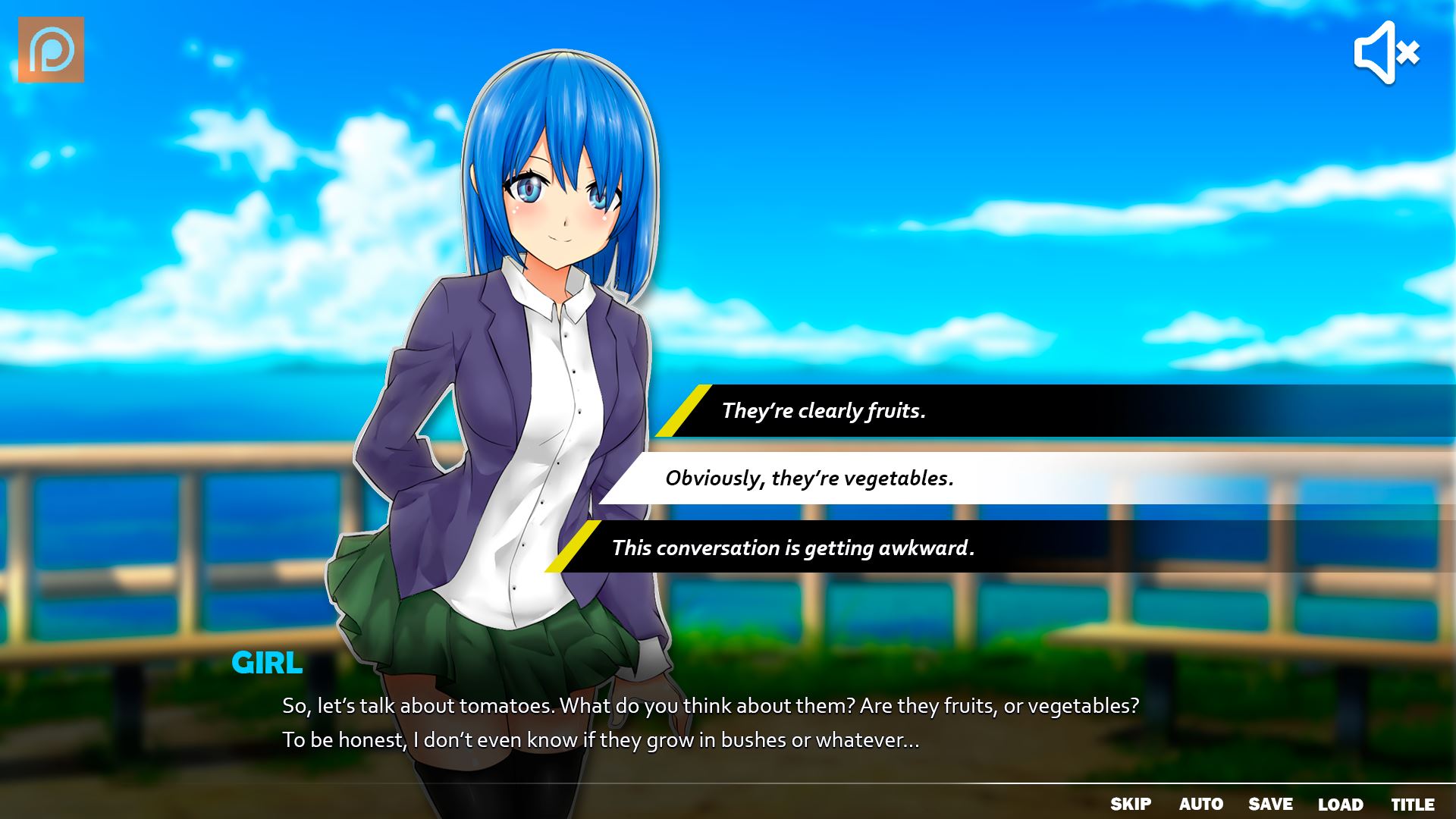Open the SAVE menu
The height and width of the screenshot is (819, 1456).
tap(1270, 804)
